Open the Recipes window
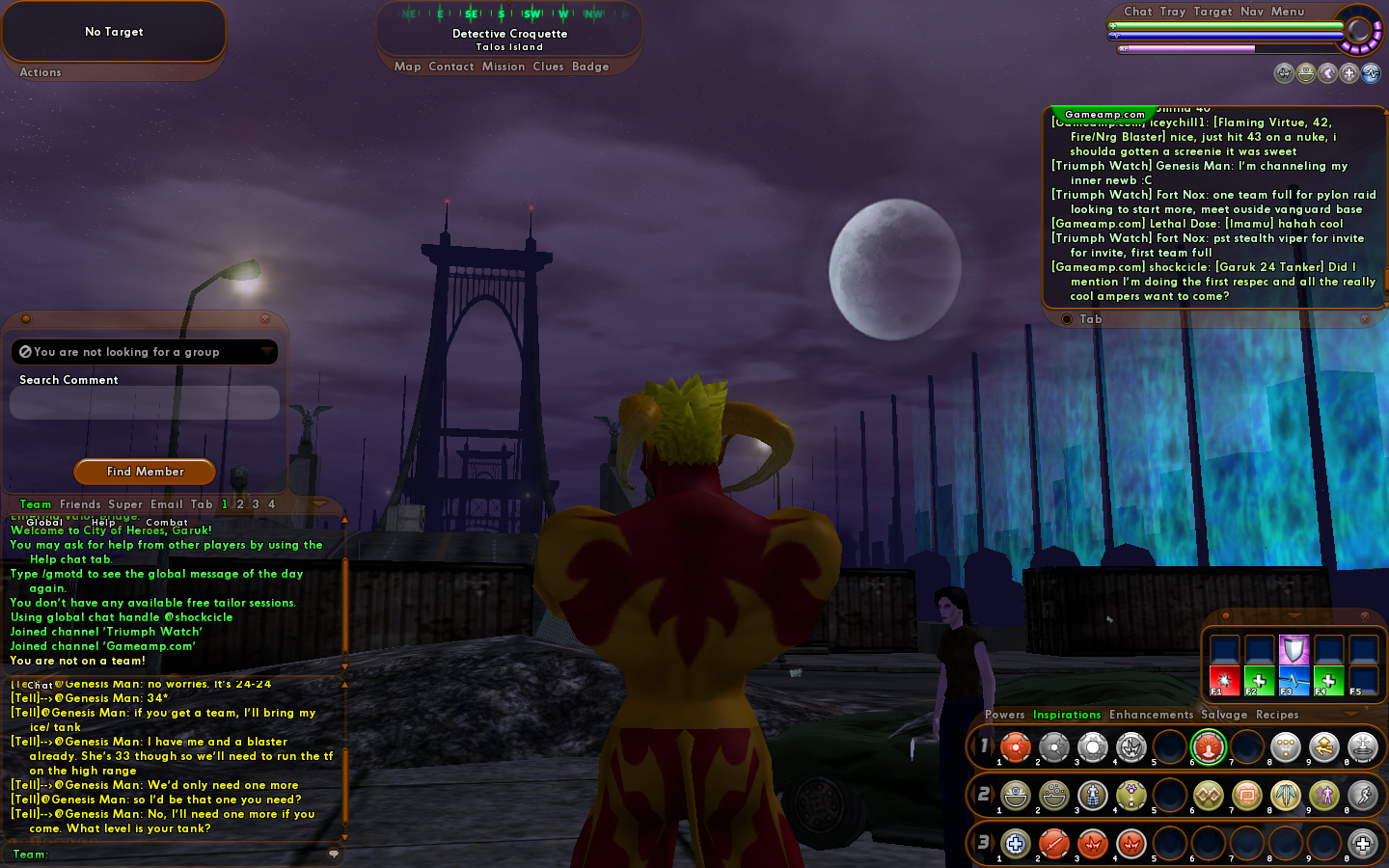Screen dimensions: 1389x868 point(1277,715)
